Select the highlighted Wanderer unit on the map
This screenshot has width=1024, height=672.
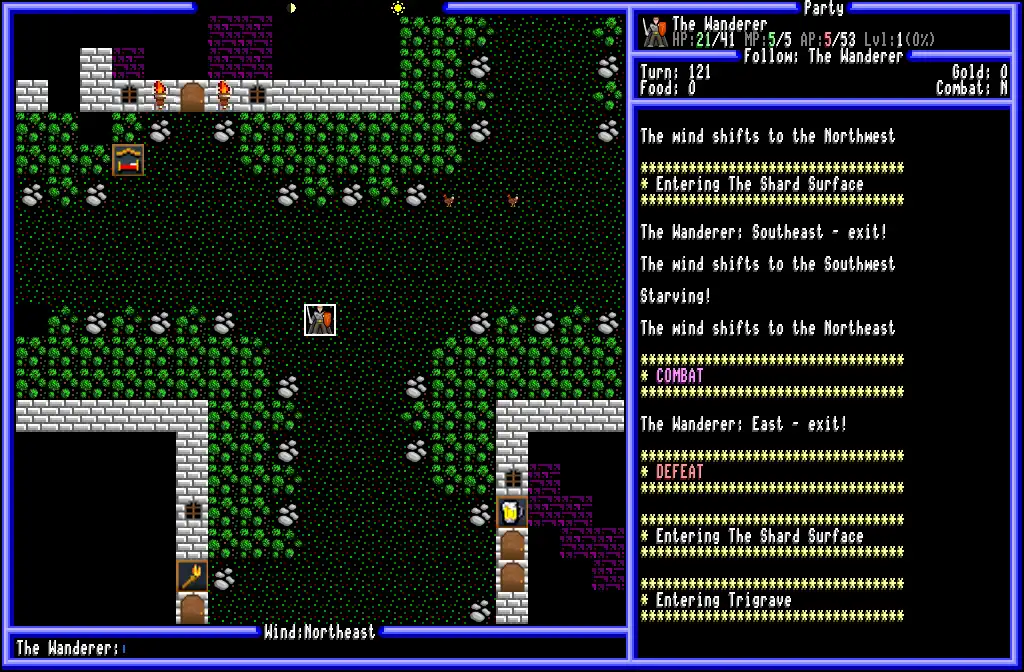(320, 320)
